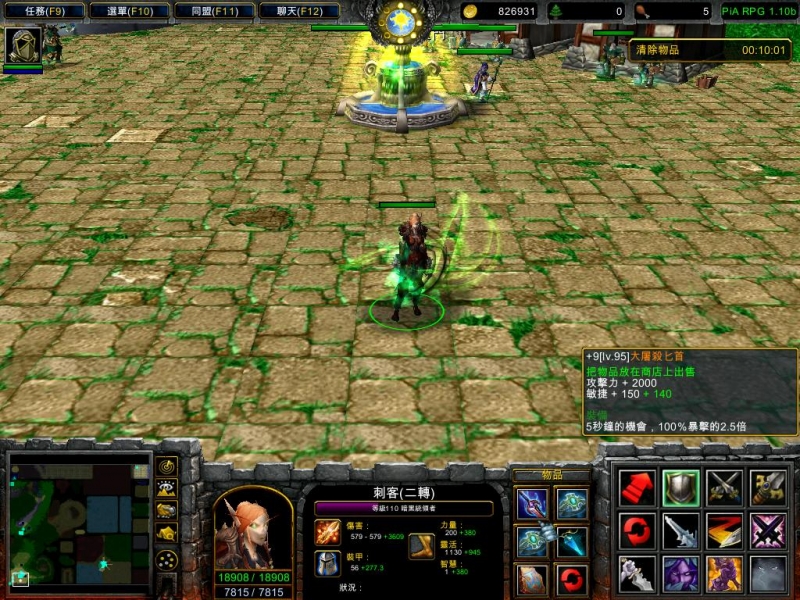Image resolution: width=800 pixels, height=600 pixels.
Task: Click the red arrow command icon
Action: pos(637,487)
